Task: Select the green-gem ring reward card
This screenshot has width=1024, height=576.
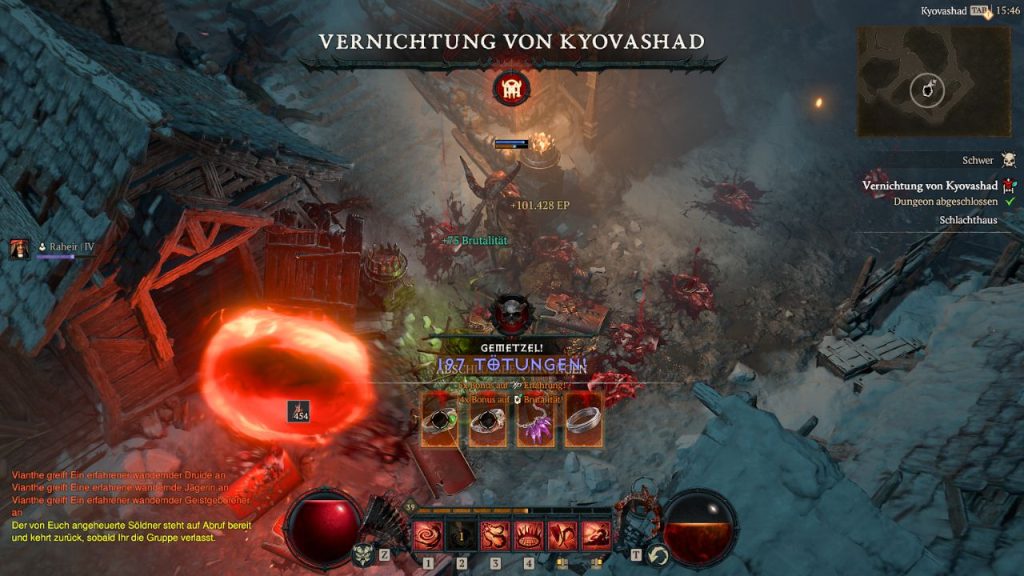Action: (439, 419)
